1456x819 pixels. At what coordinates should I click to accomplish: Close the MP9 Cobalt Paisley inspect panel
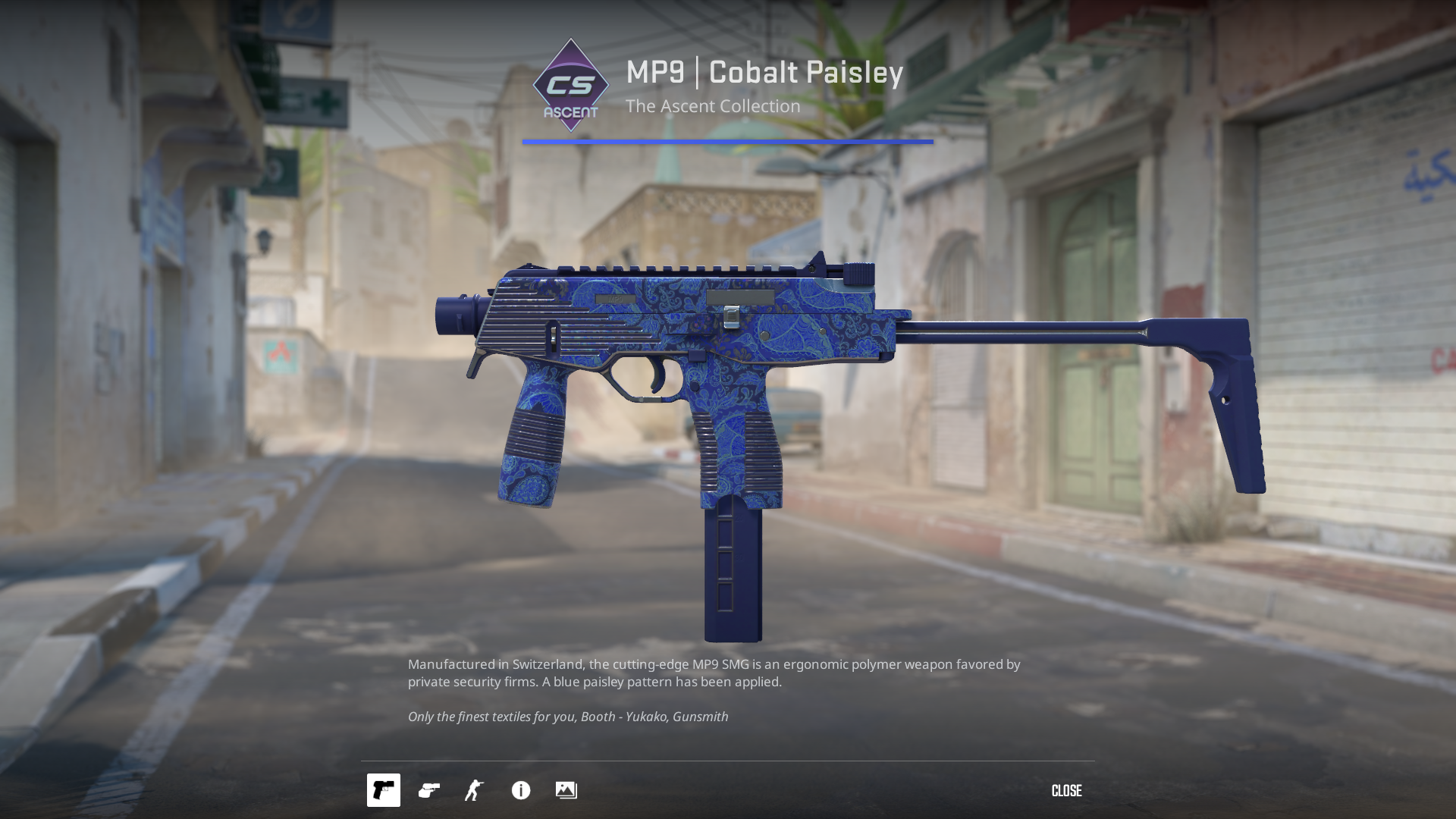[x=1066, y=791]
